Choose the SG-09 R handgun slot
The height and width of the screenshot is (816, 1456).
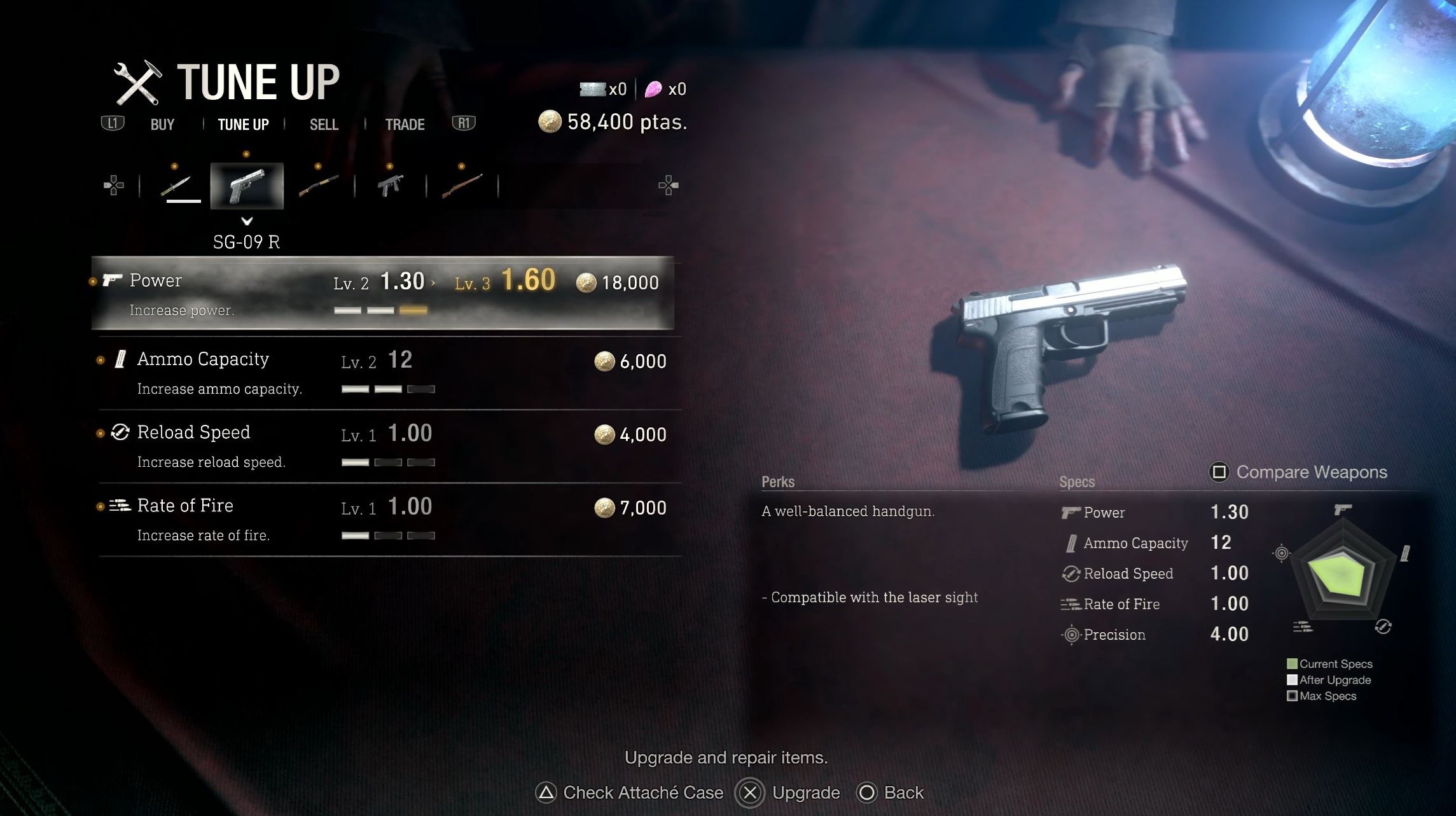tap(247, 186)
